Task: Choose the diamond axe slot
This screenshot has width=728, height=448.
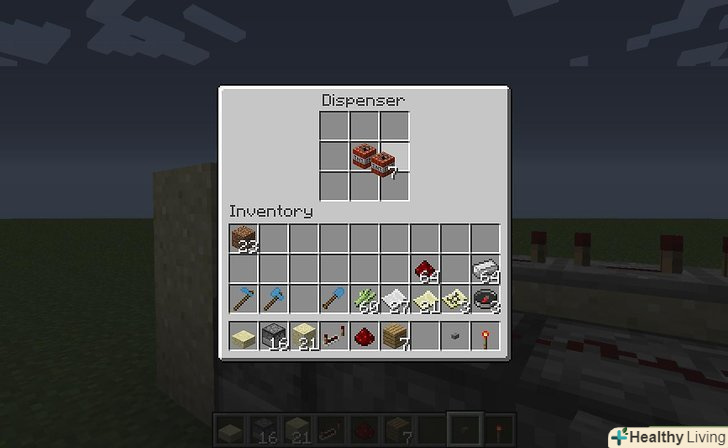Action: click(273, 299)
